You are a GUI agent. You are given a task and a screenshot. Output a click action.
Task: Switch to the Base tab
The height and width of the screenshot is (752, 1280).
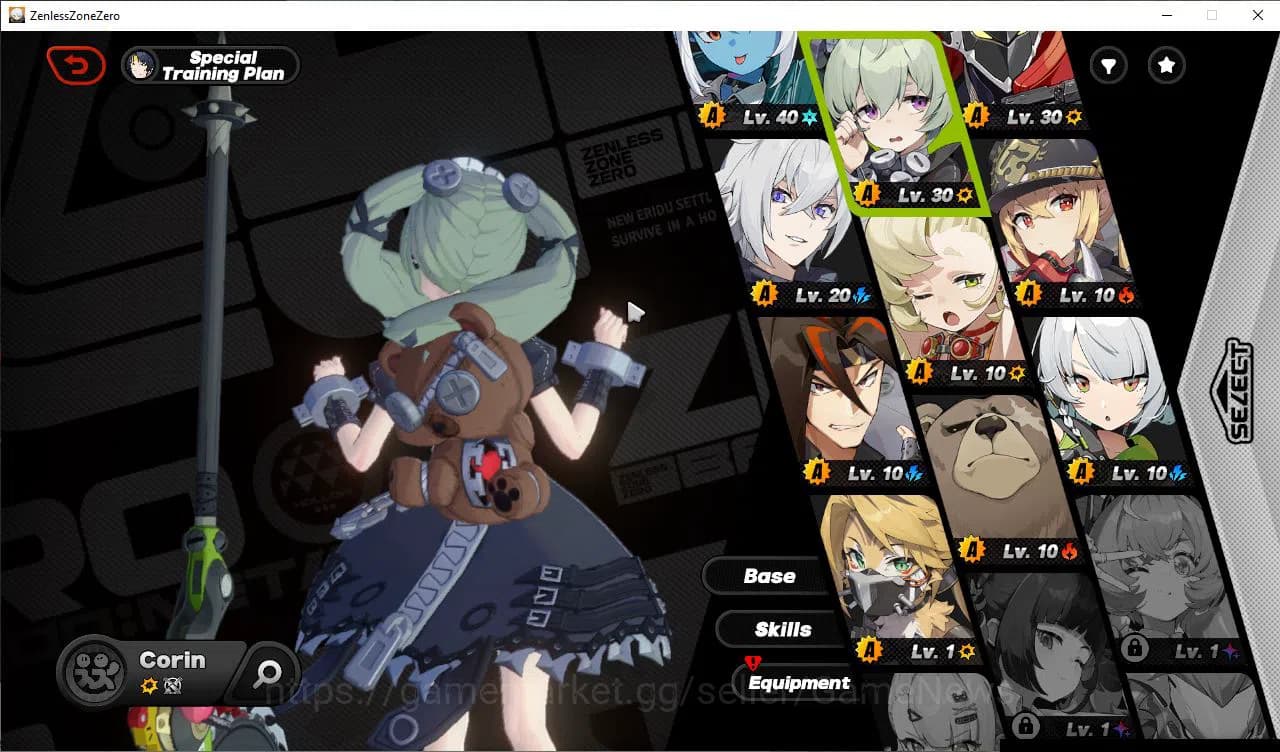click(x=772, y=576)
